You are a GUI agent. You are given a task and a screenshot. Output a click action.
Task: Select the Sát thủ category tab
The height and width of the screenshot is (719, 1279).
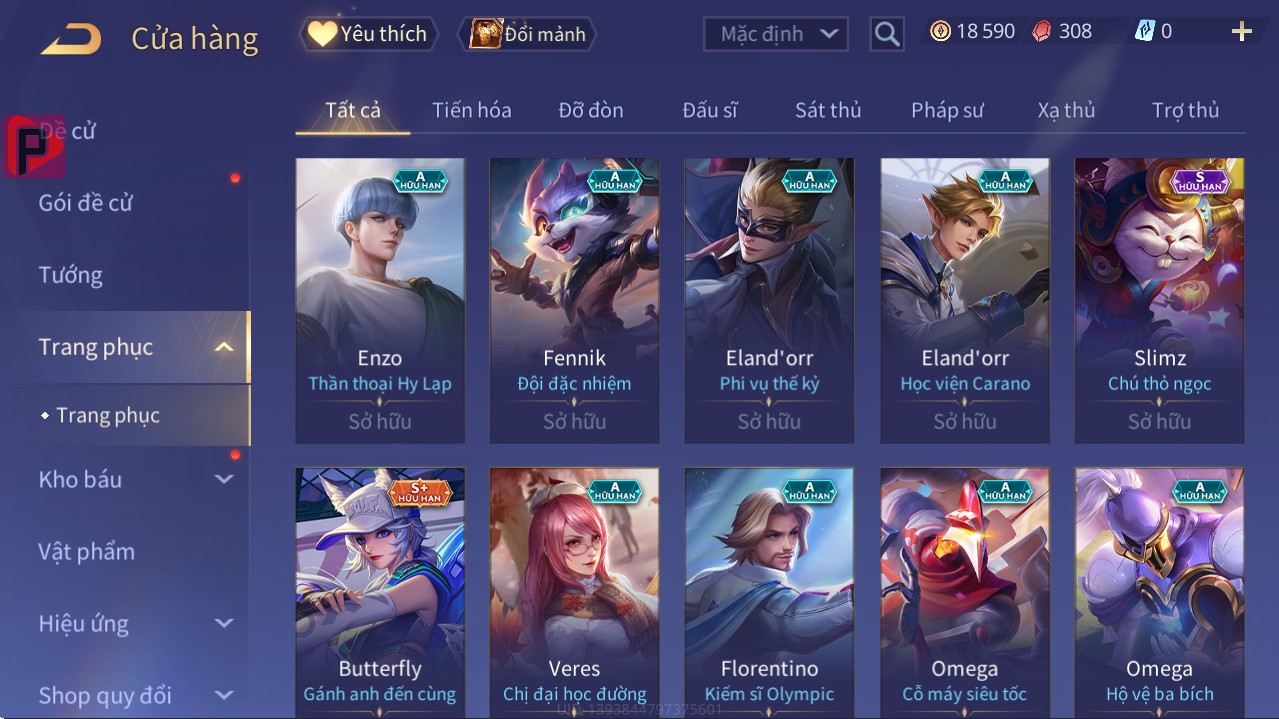coord(828,110)
